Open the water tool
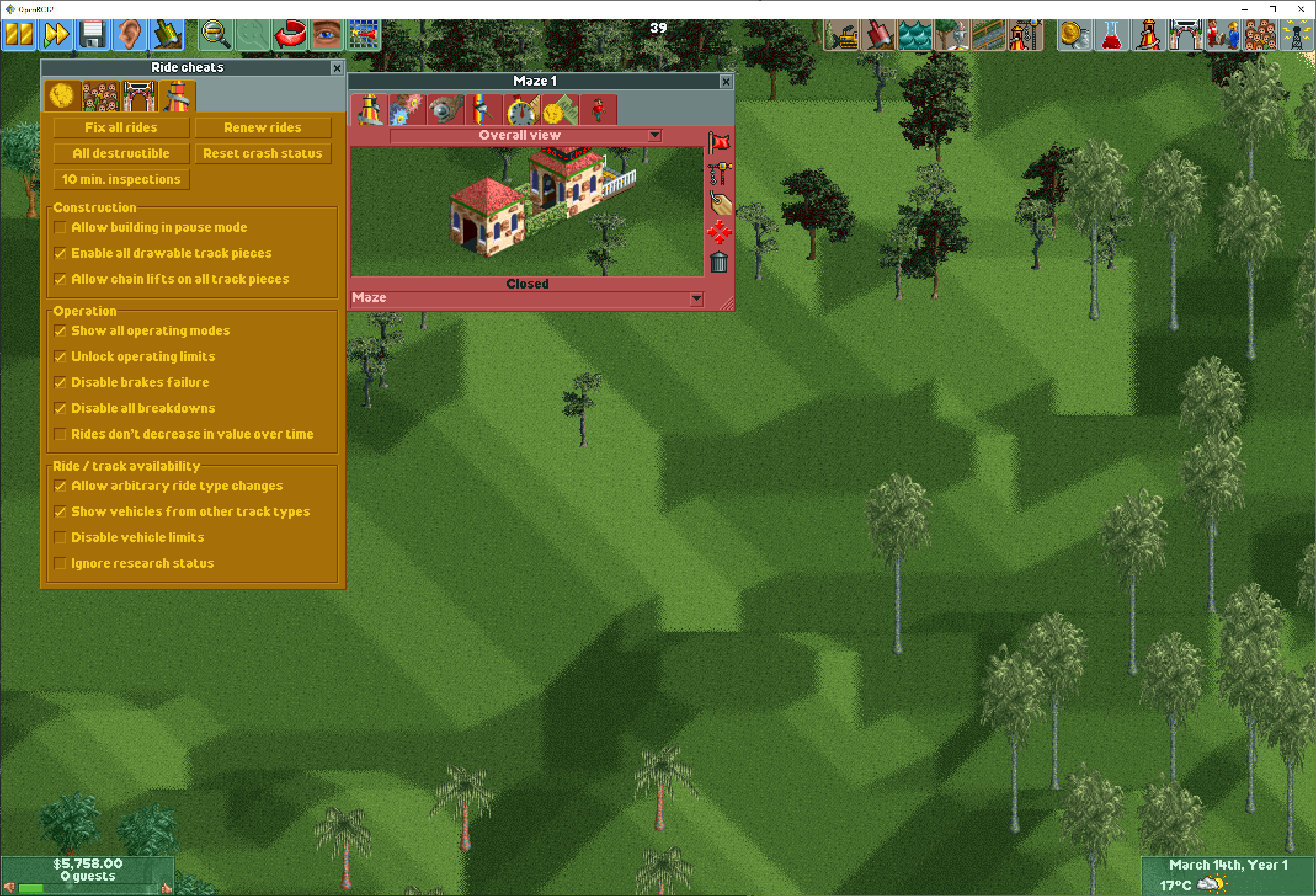The width and height of the screenshot is (1316, 896). click(x=915, y=35)
